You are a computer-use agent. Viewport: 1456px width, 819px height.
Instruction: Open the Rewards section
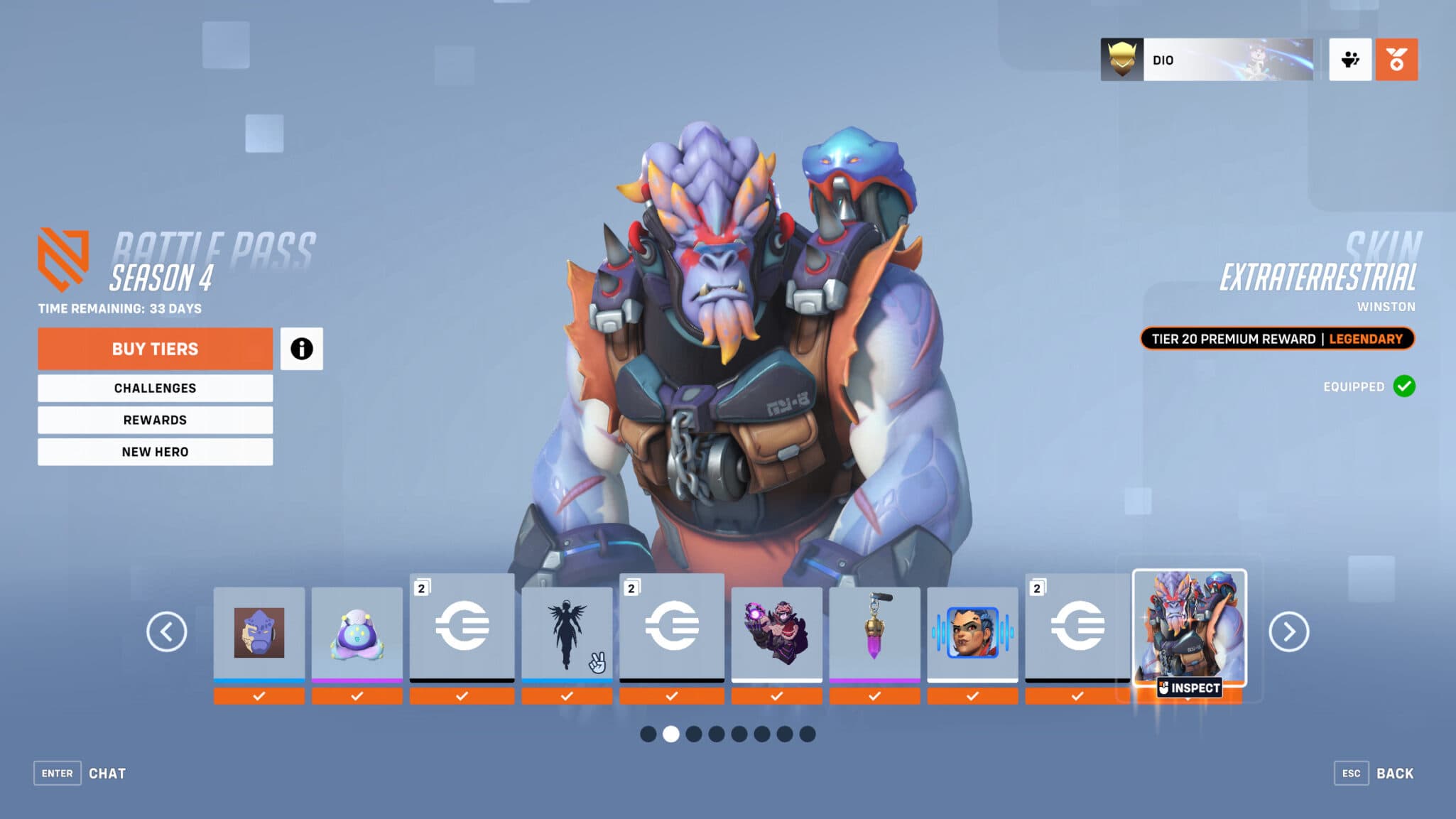pos(155,420)
